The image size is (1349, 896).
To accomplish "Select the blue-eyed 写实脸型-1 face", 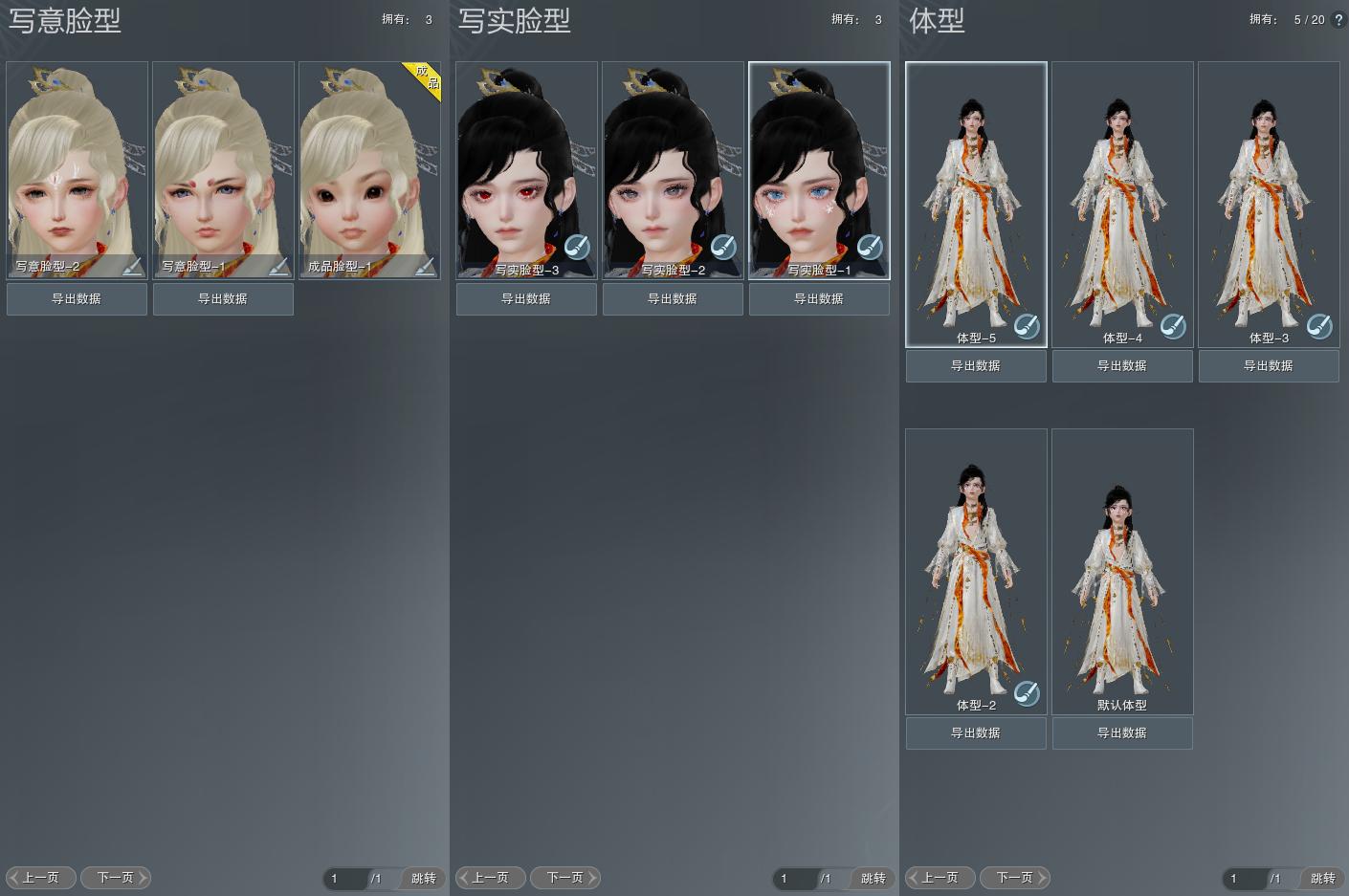I will [819, 163].
